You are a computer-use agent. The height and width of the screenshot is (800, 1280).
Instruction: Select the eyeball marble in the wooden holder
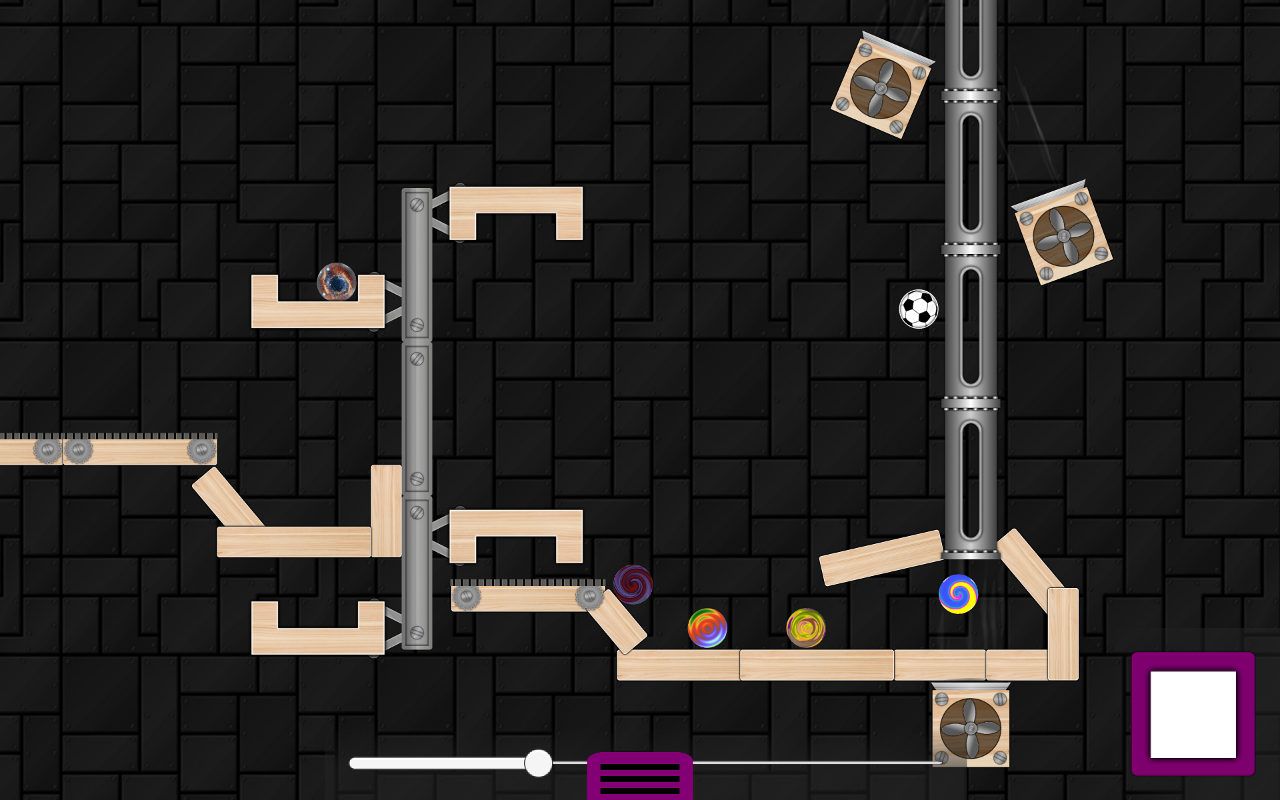[335, 285]
